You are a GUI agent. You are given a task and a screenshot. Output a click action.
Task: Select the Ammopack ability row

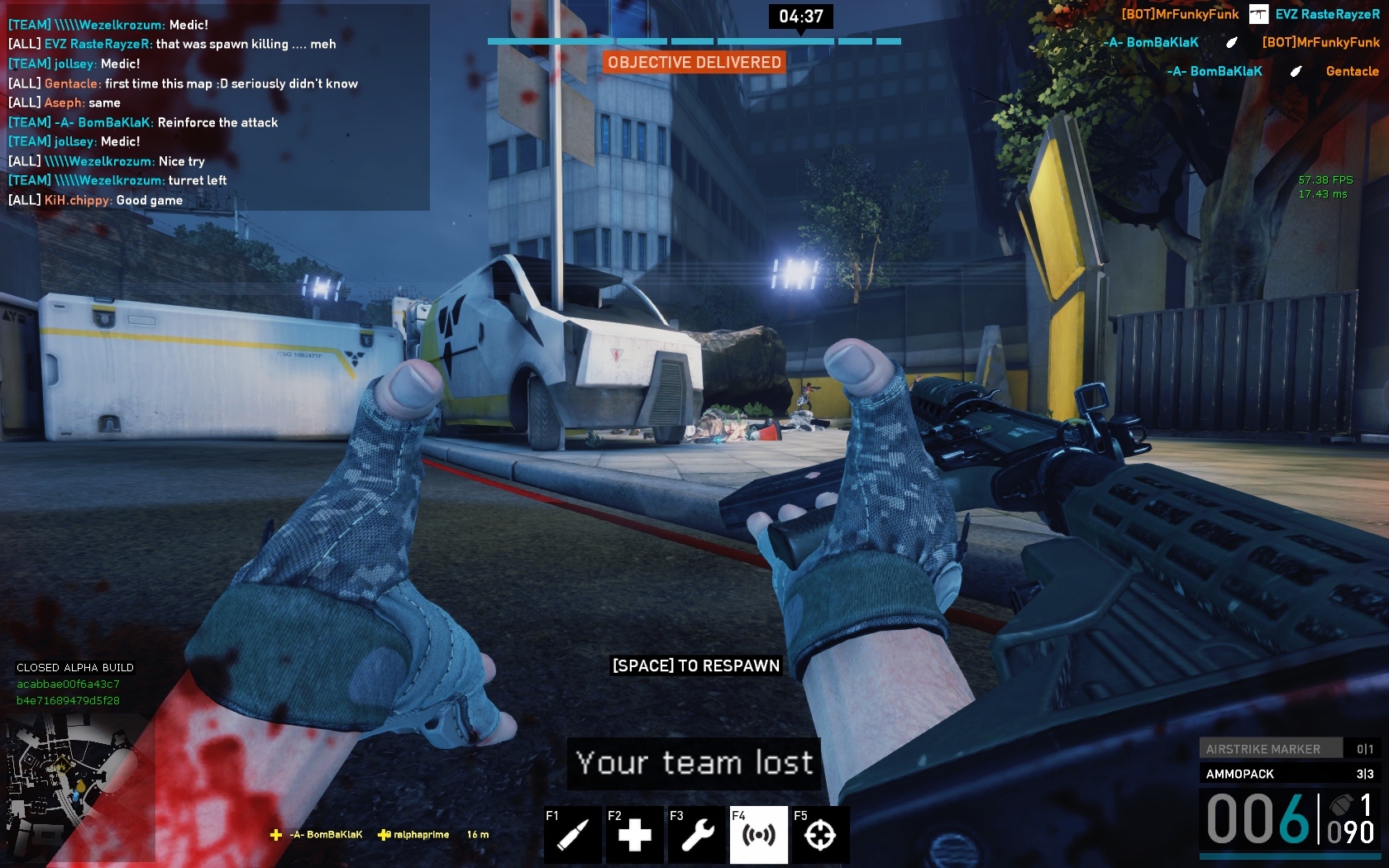[1288, 774]
